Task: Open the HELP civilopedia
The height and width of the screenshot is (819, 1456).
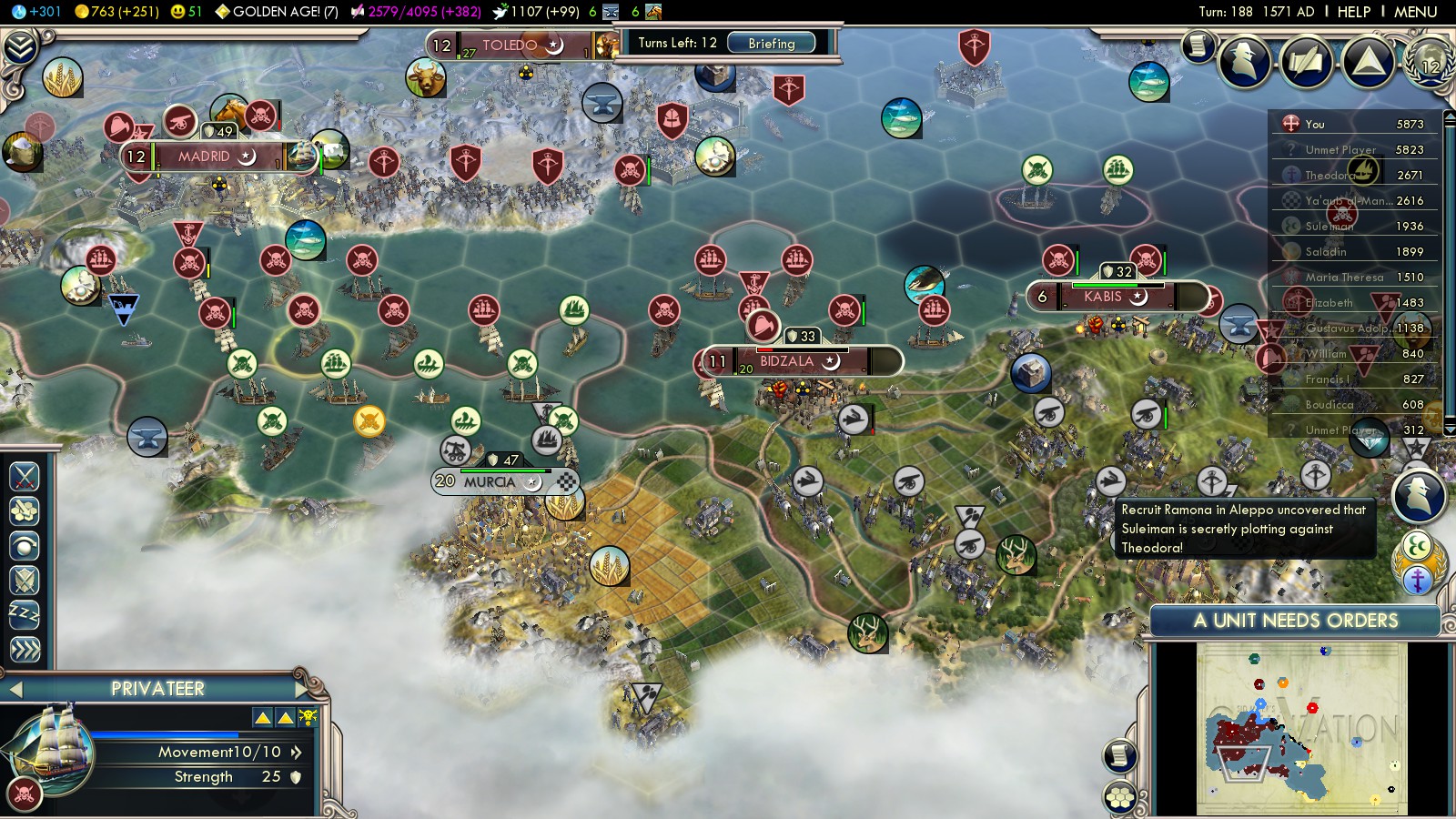Action: click(x=1353, y=12)
